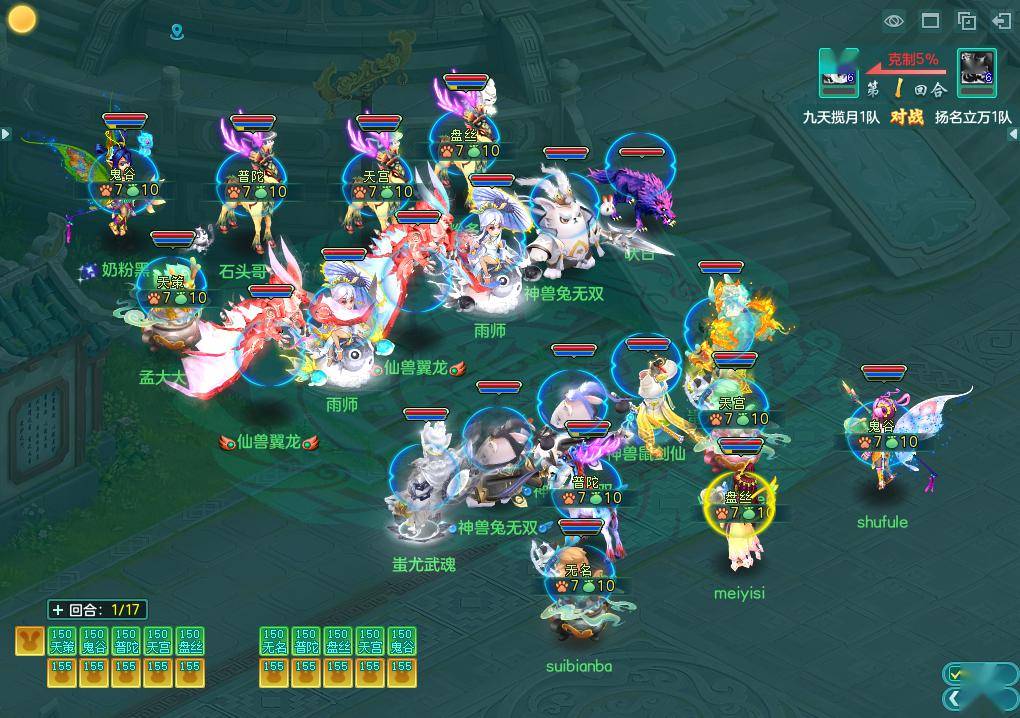Viewport: 1020px width, 718px height.
Task: Toggle the yellow checkmark box
Action: (x=957, y=674)
